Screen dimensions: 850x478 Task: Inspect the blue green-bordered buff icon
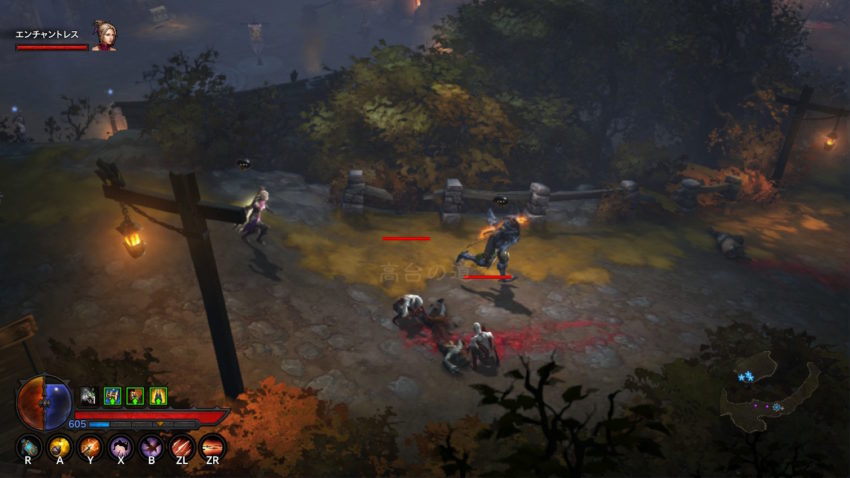coord(112,396)
